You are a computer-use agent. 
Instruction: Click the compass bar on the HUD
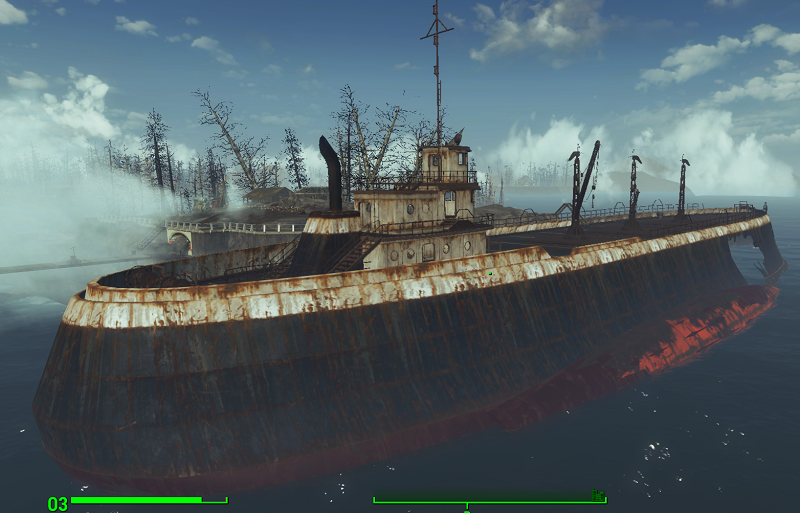489,499
